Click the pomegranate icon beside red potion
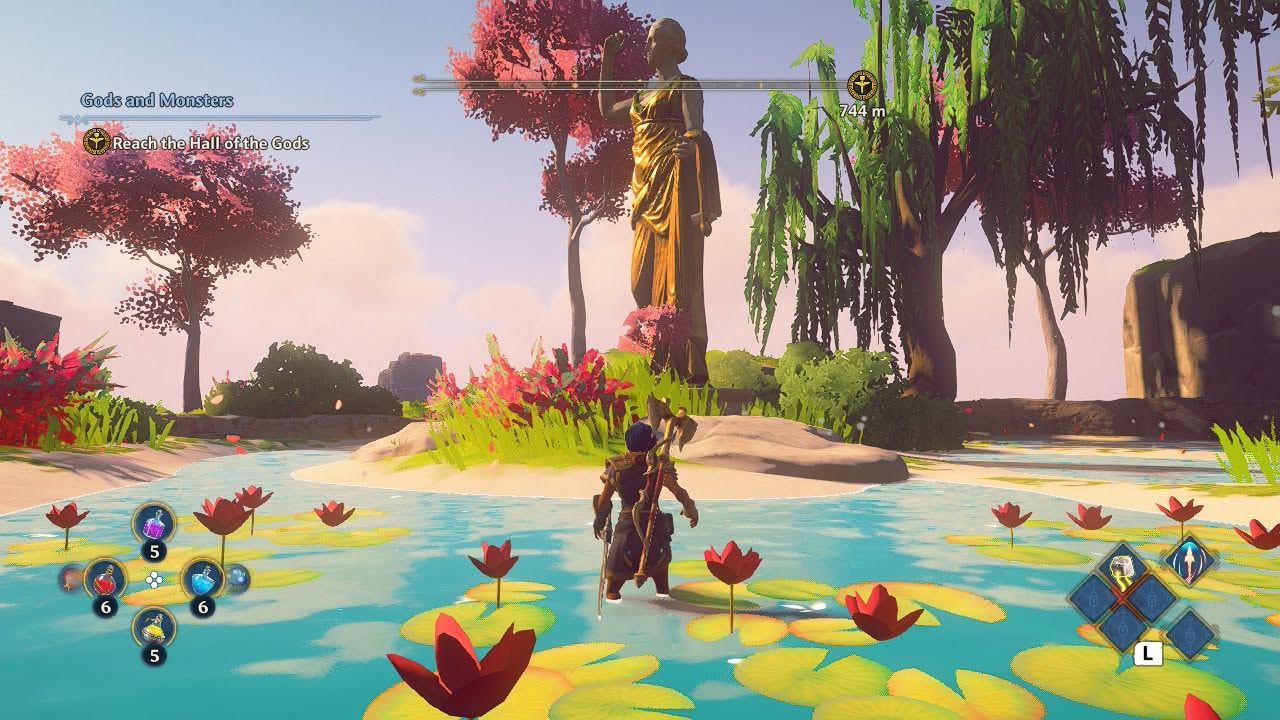This screenshot has width=1280, height=720. [x=70, y=577]
